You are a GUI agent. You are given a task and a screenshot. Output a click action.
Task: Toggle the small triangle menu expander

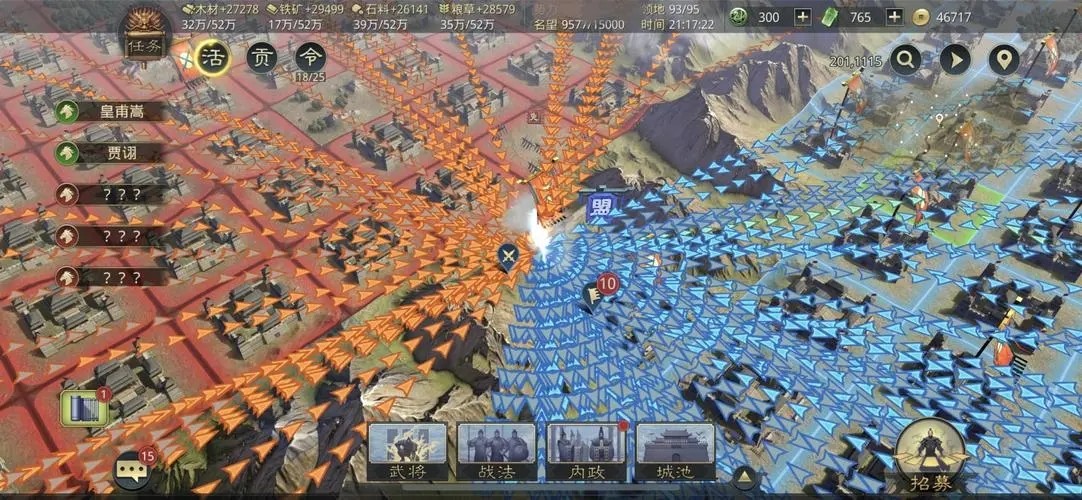pyautogui.click(x=743, y=474)
